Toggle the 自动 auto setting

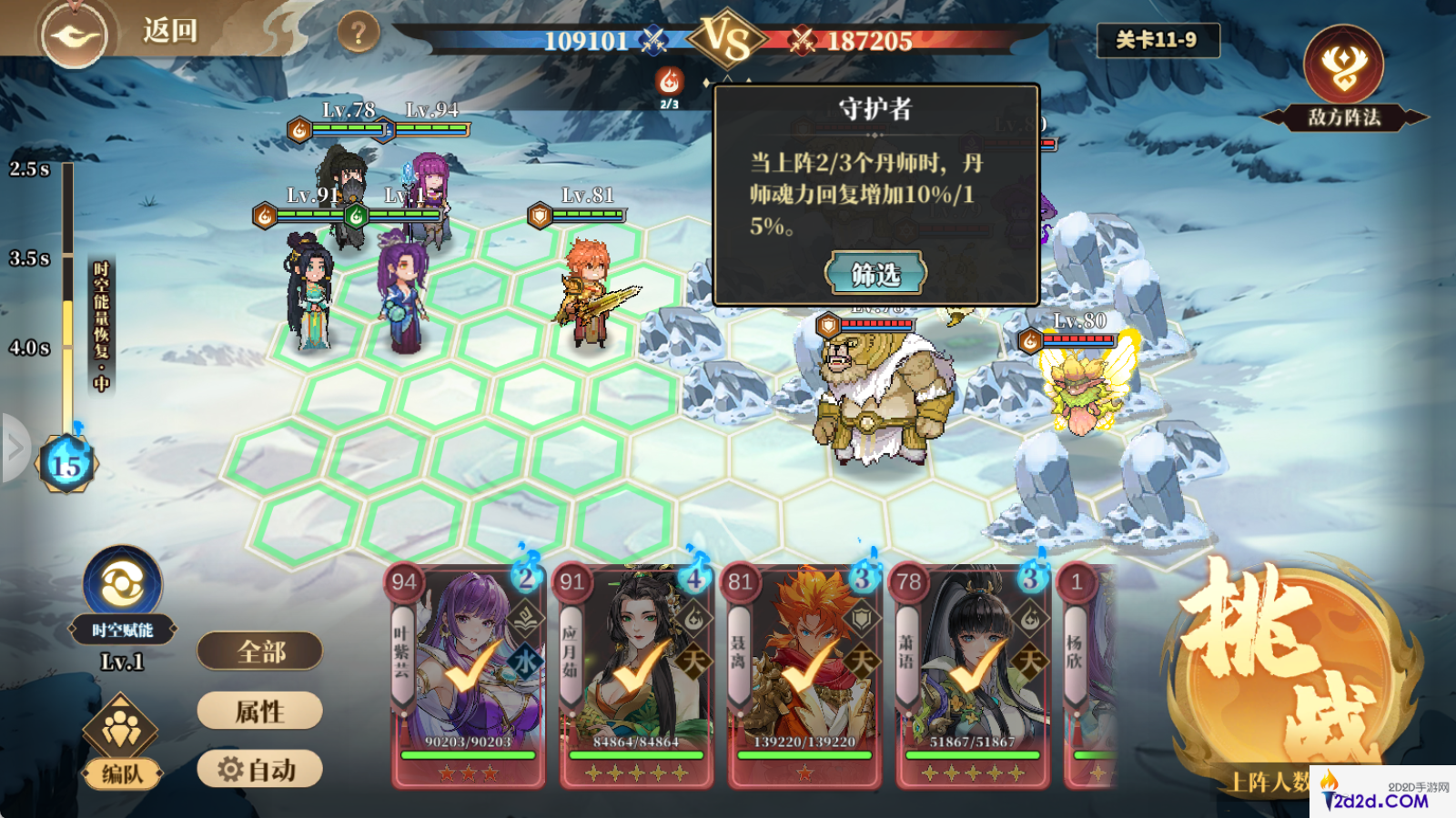[x=260, y=770]
